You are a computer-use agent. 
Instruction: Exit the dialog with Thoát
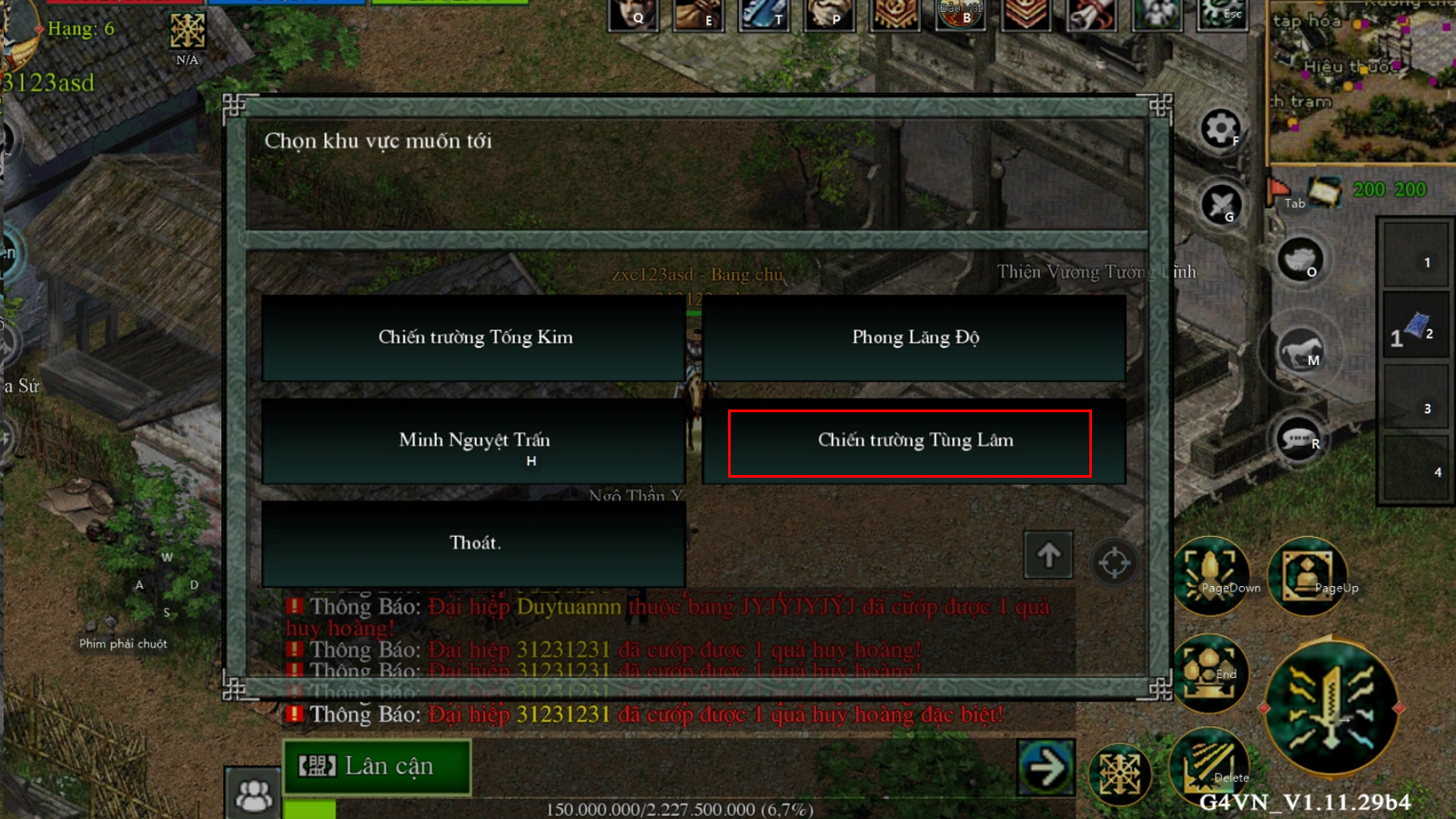coord(474,543)
